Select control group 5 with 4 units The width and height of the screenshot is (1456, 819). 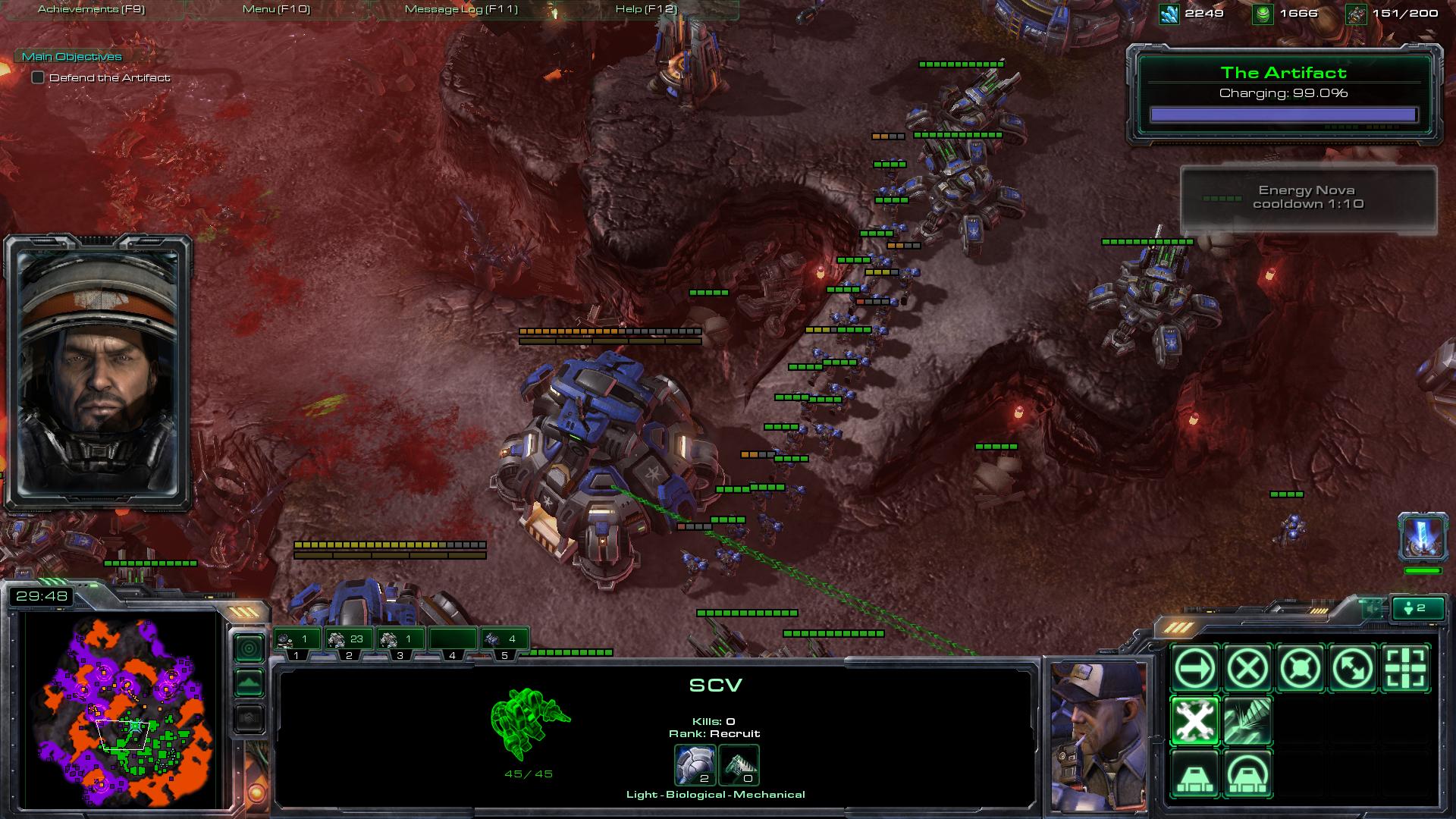click(504, 640)
